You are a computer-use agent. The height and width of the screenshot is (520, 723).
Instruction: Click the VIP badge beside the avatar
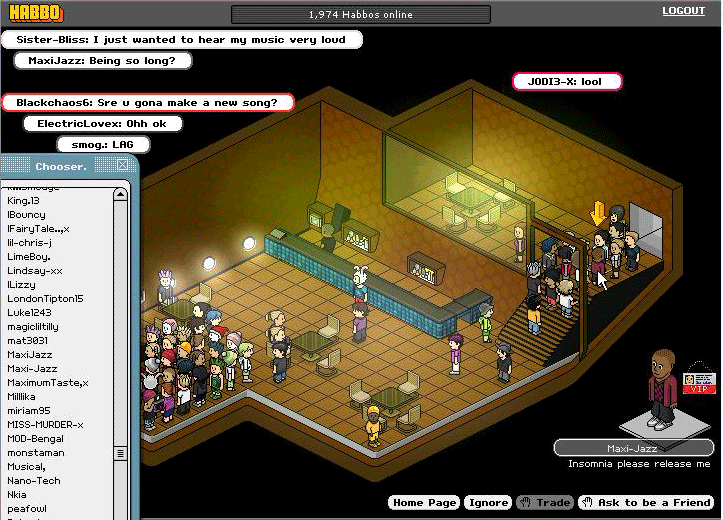tap(695, 384)
